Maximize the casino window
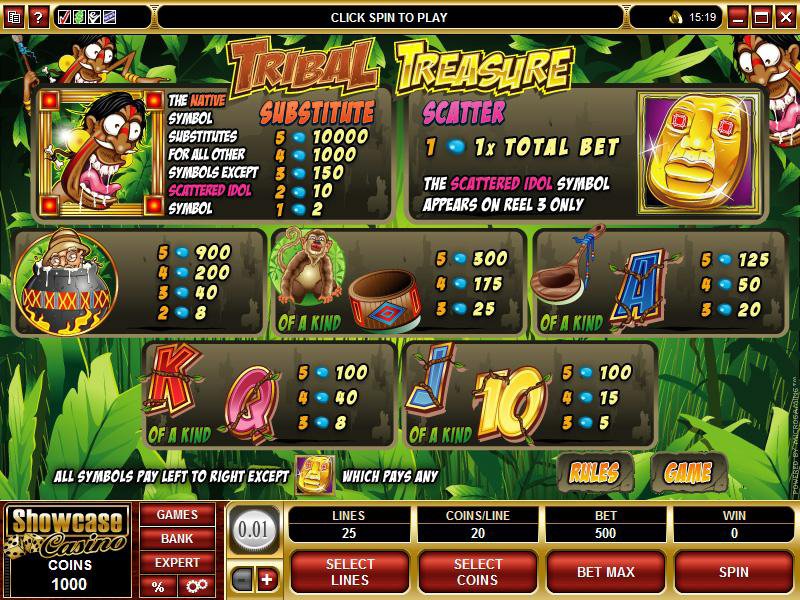This screenshot has height=600, width=800. (x=761, y=17)
